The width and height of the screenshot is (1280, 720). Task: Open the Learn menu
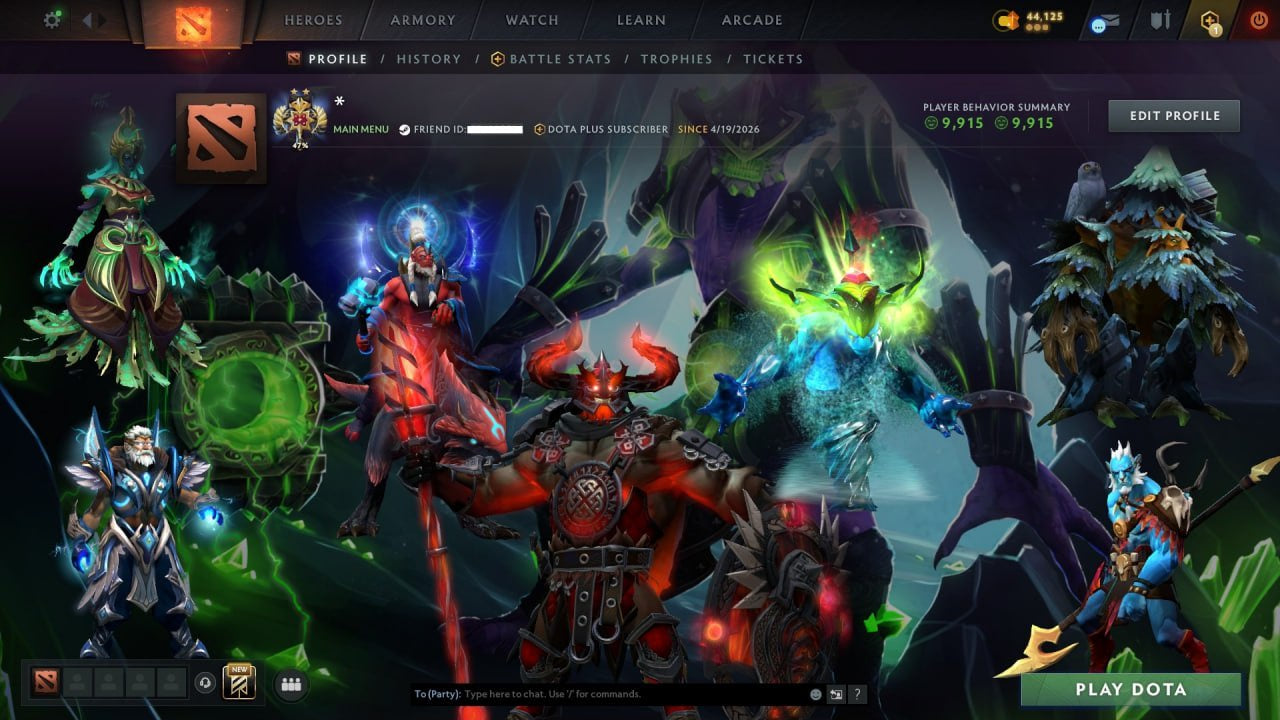(641, 19)
